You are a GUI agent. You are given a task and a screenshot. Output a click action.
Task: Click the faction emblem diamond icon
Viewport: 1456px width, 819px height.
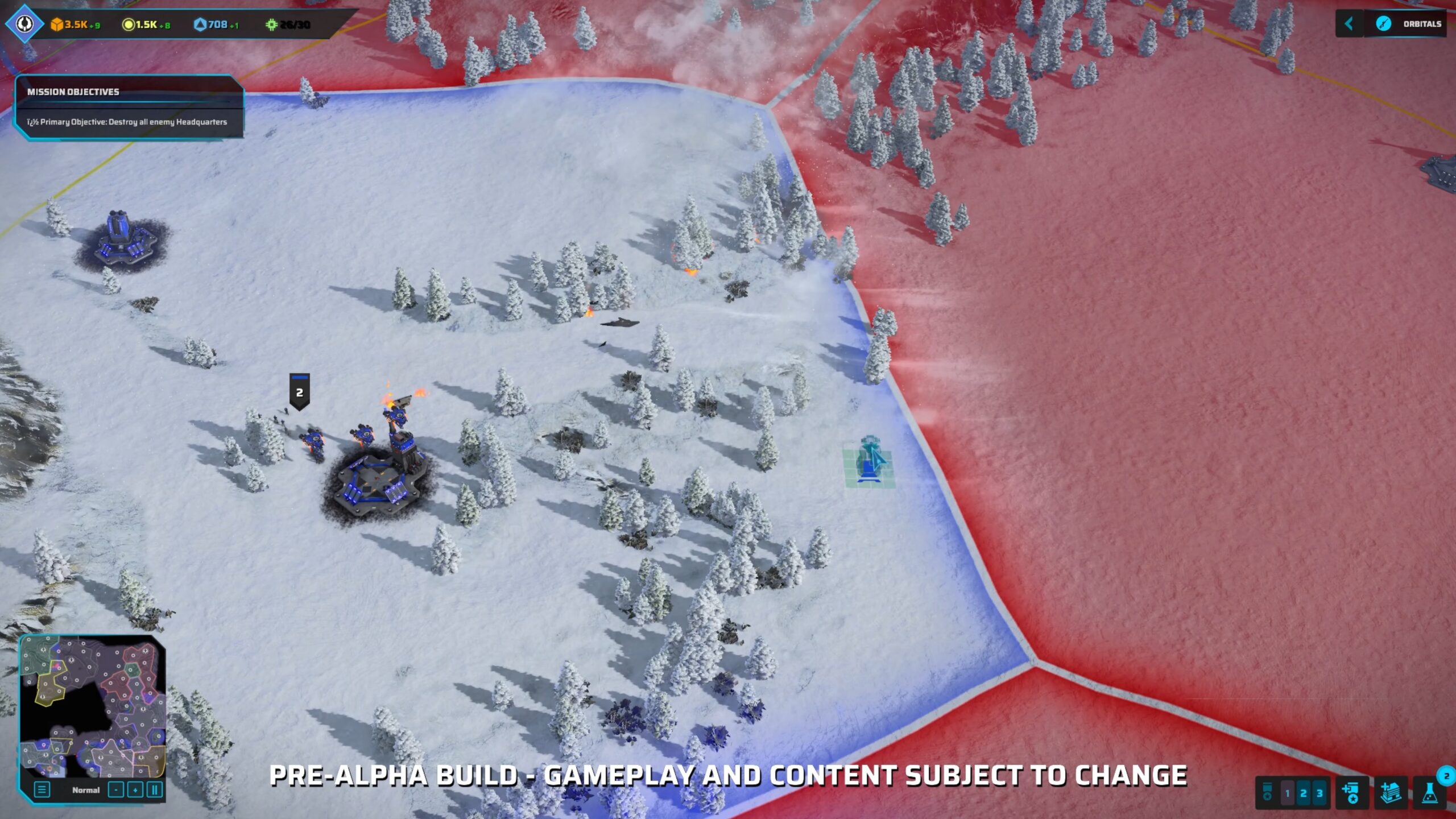pos(24,24)
